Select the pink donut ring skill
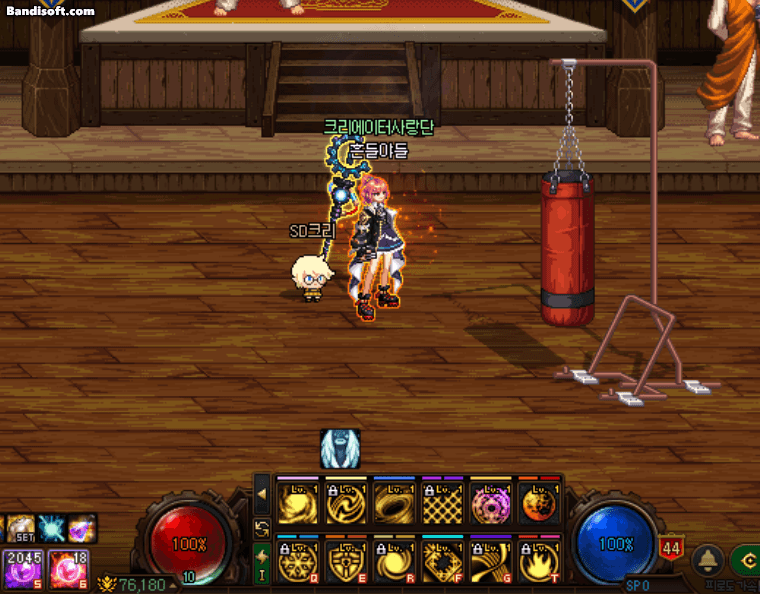 click(x=490, y=503)
